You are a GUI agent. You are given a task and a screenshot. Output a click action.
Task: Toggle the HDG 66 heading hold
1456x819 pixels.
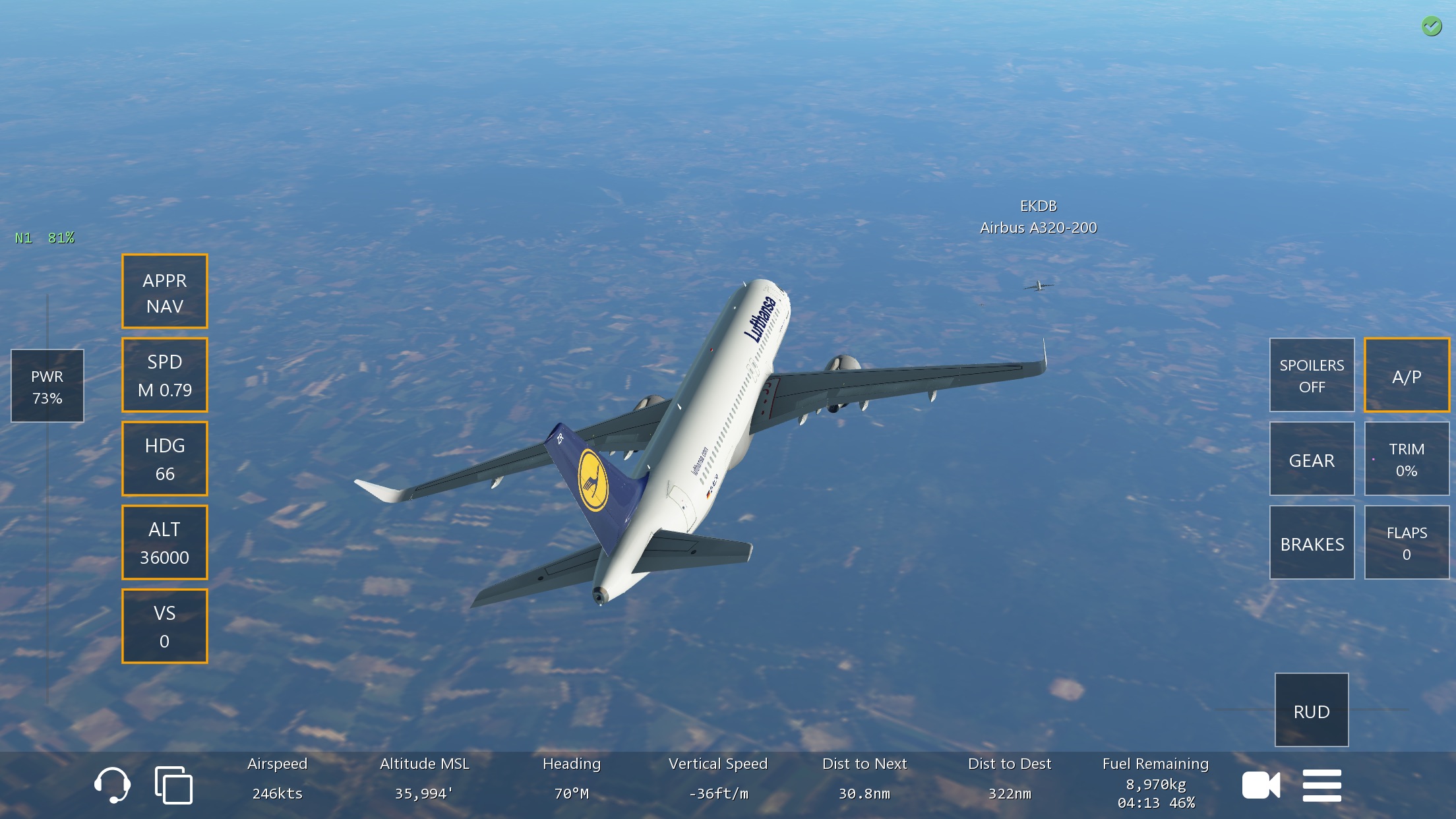click(x=165, y=459)
